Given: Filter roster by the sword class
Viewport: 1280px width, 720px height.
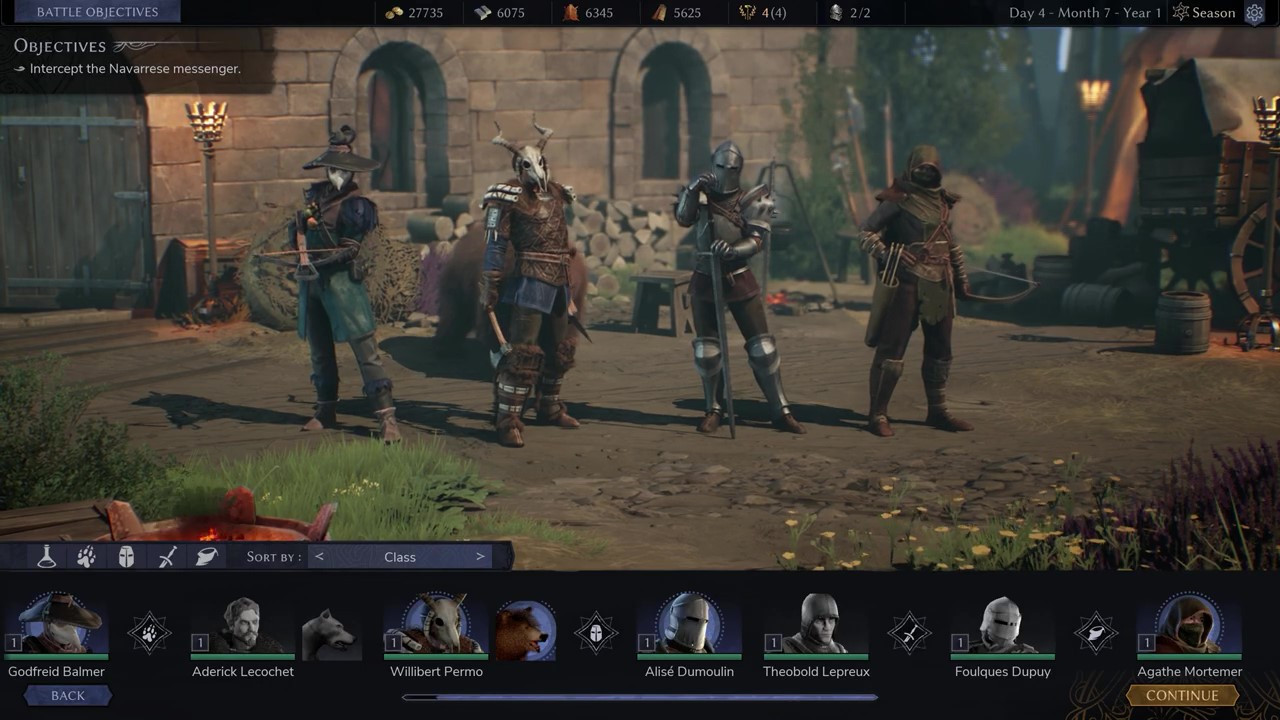Looking at the screenshot, I should point(167,557).
